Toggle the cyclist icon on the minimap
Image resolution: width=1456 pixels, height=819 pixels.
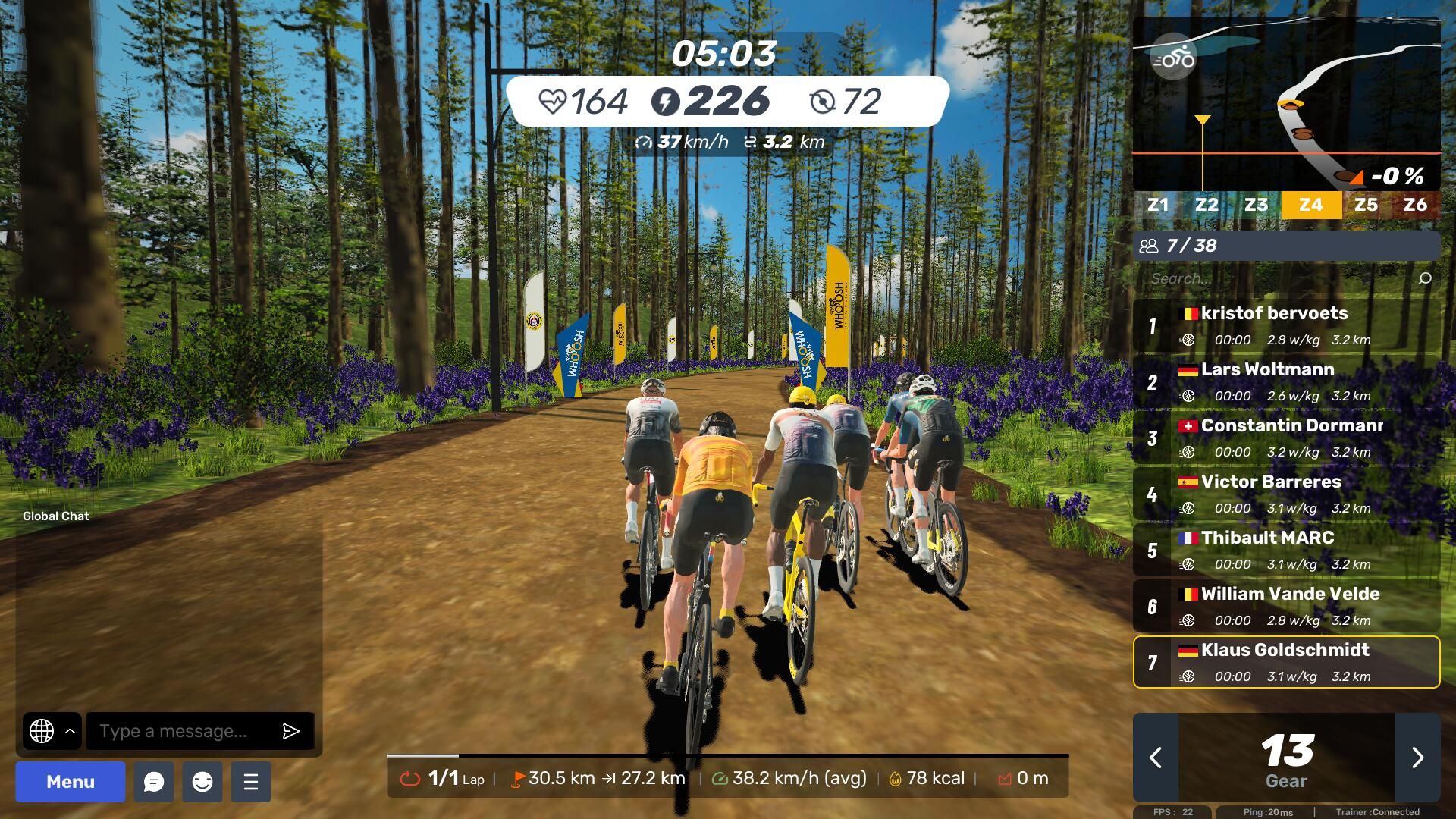1172,58
